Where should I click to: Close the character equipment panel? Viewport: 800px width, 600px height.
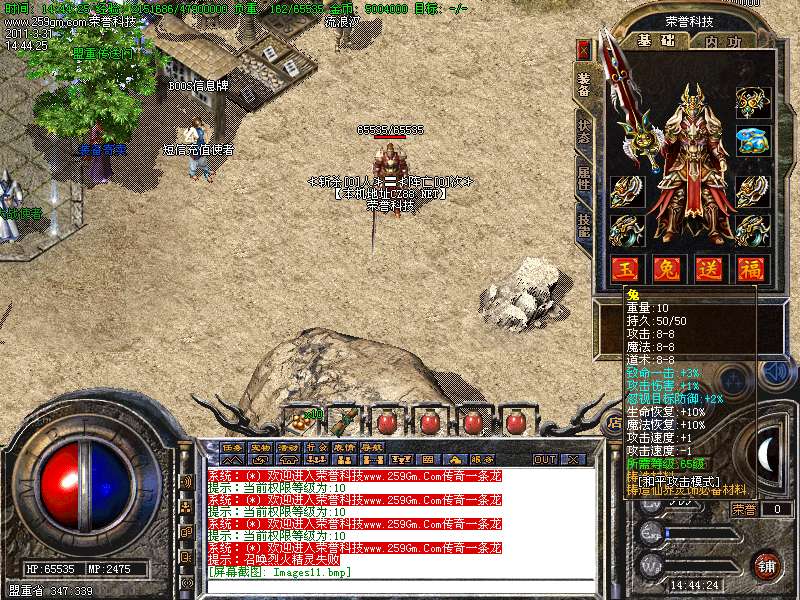tap(584, 49)
